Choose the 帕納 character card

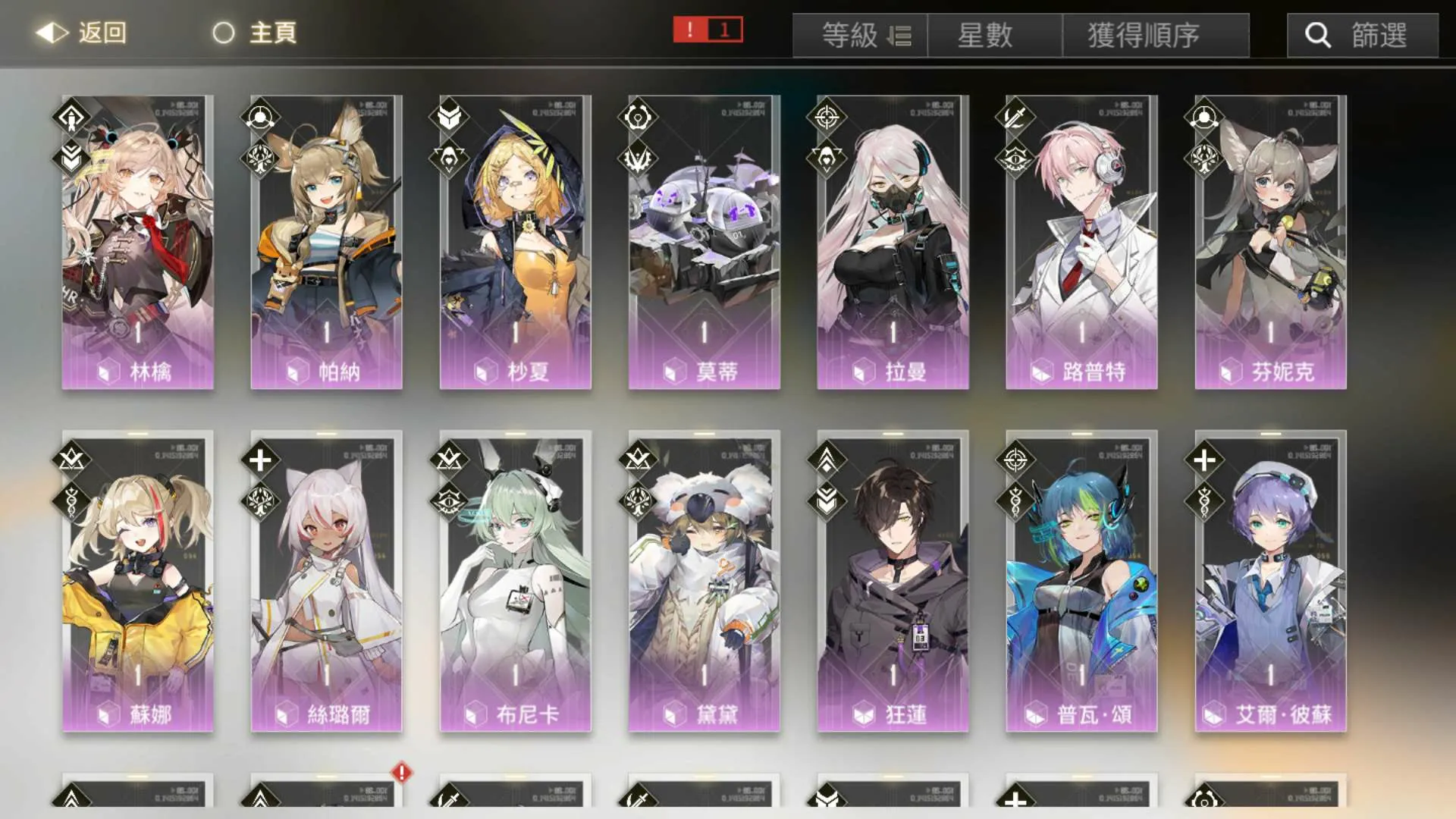point(326,243)
